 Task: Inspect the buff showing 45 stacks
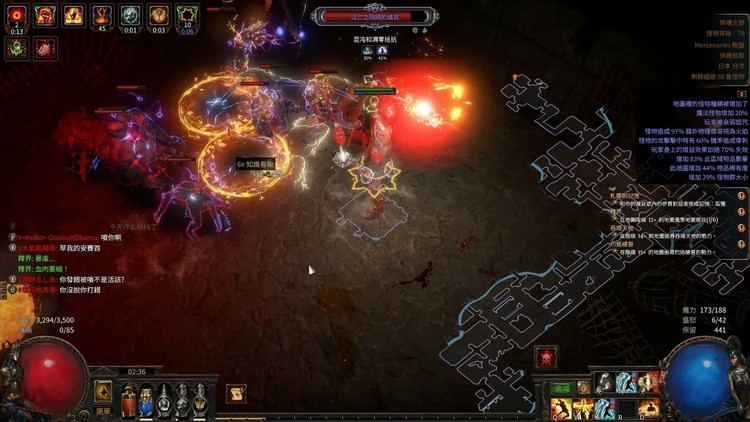(x=102, y=14)
